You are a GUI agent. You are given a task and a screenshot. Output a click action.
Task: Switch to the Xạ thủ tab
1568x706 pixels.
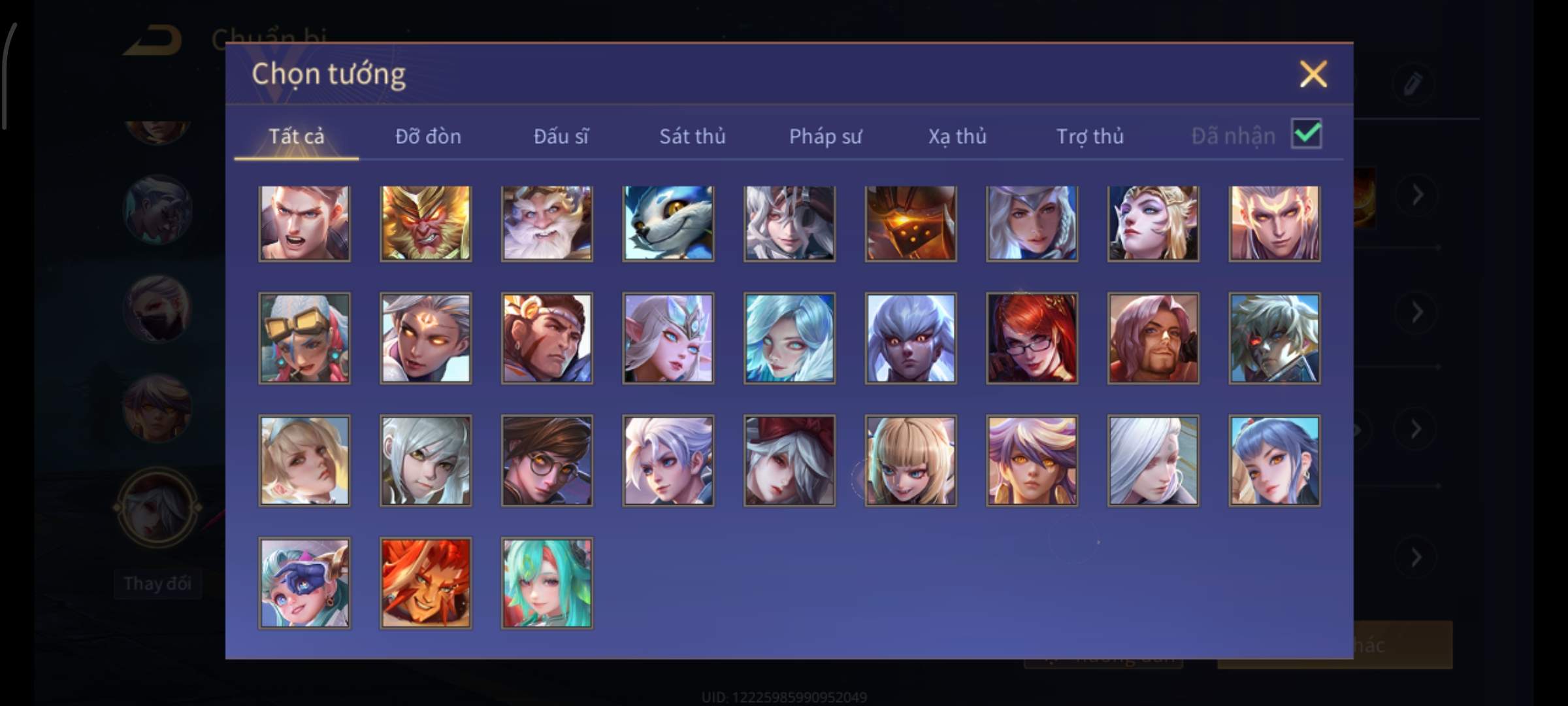click(957, 137)
